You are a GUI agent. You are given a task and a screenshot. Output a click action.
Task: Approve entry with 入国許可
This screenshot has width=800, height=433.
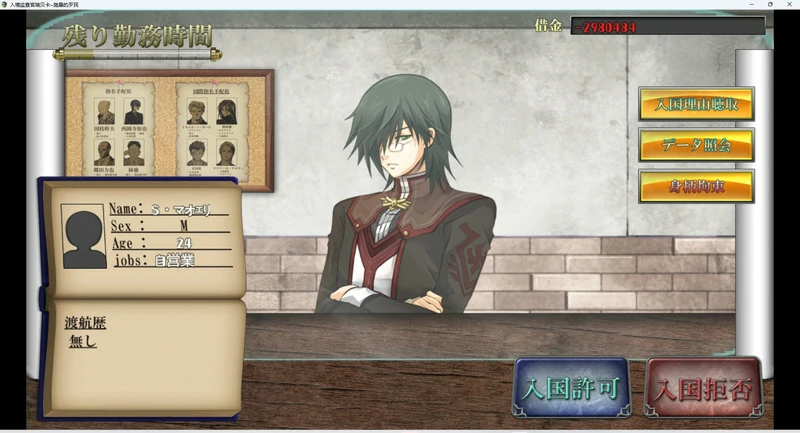pyautogui.click(x=571, y=386)
